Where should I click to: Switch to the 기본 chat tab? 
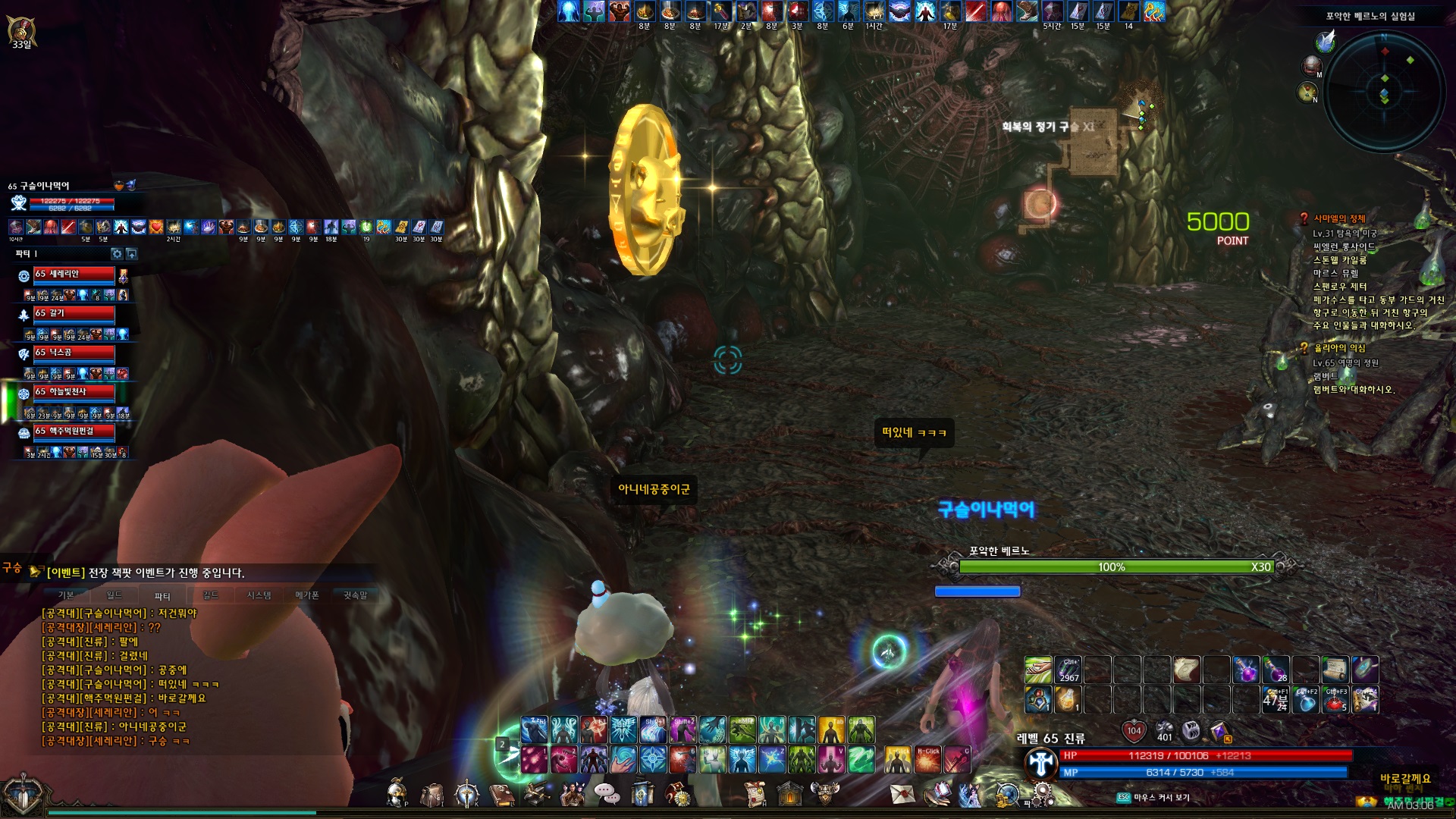click(x=66, y=595)
